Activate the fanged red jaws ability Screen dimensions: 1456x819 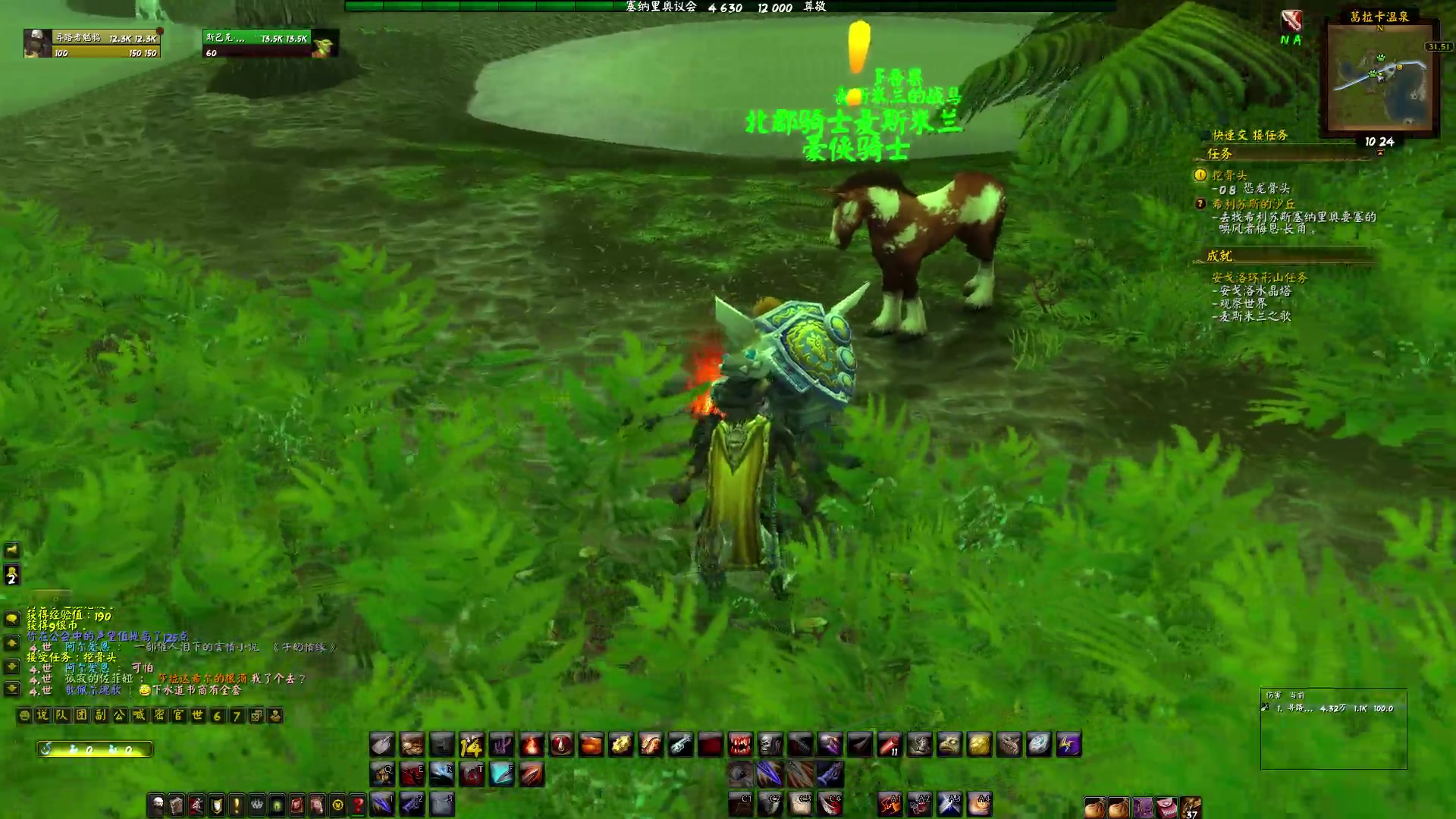[x=739, y=745]
